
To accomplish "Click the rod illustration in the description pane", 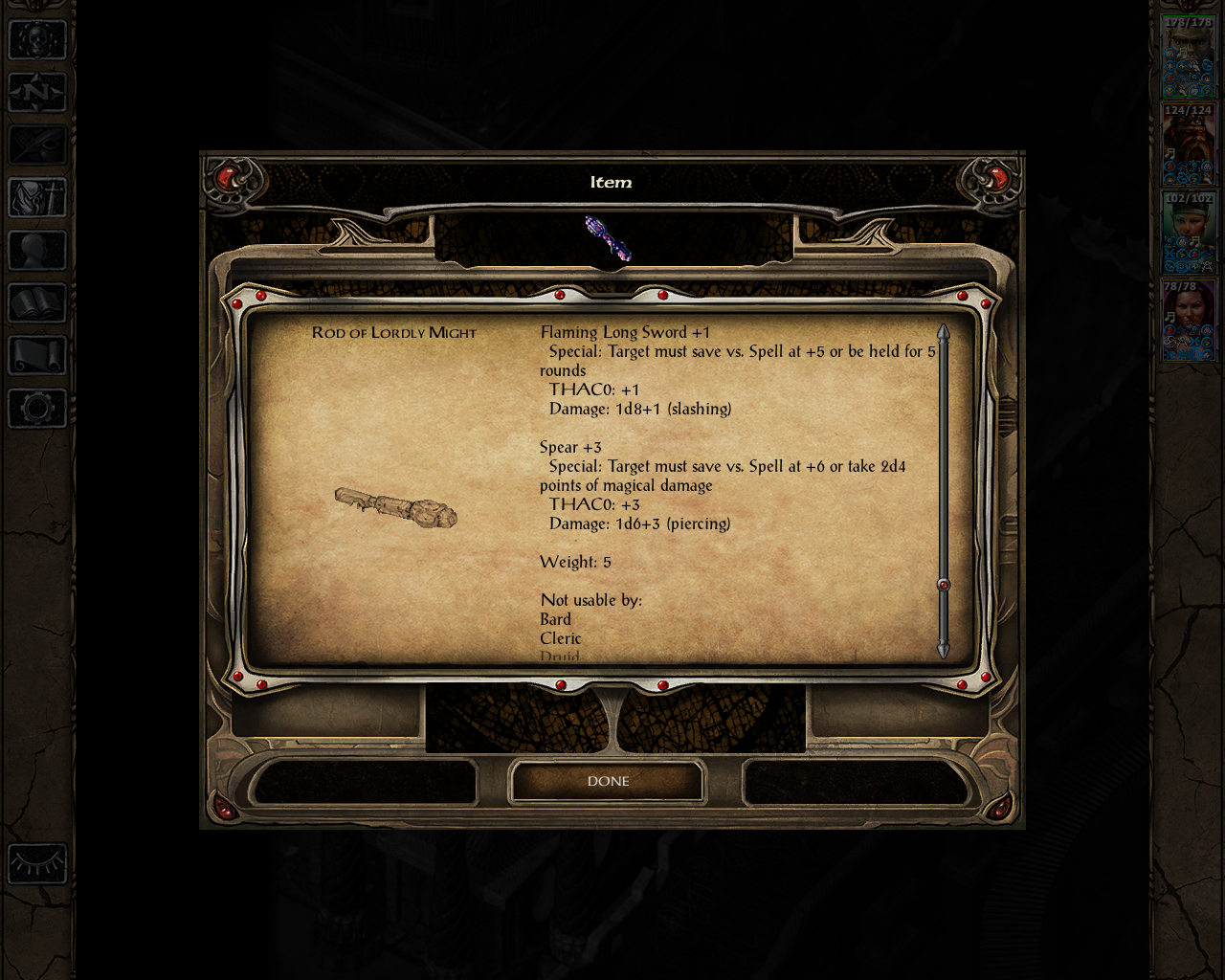I will [x=395, y=509].
